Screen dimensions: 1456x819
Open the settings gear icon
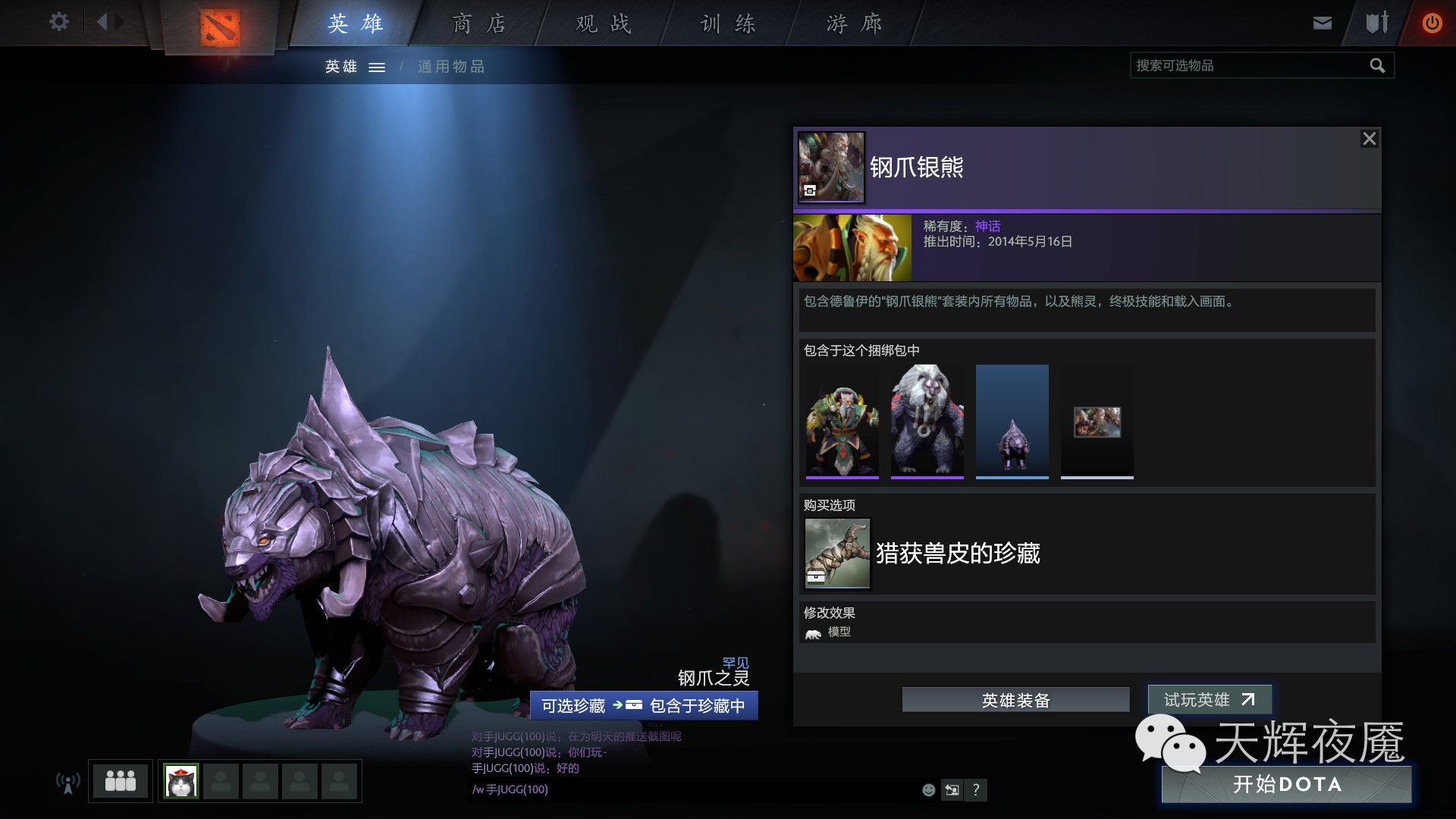pyautogui.click(x=58, y=22)
